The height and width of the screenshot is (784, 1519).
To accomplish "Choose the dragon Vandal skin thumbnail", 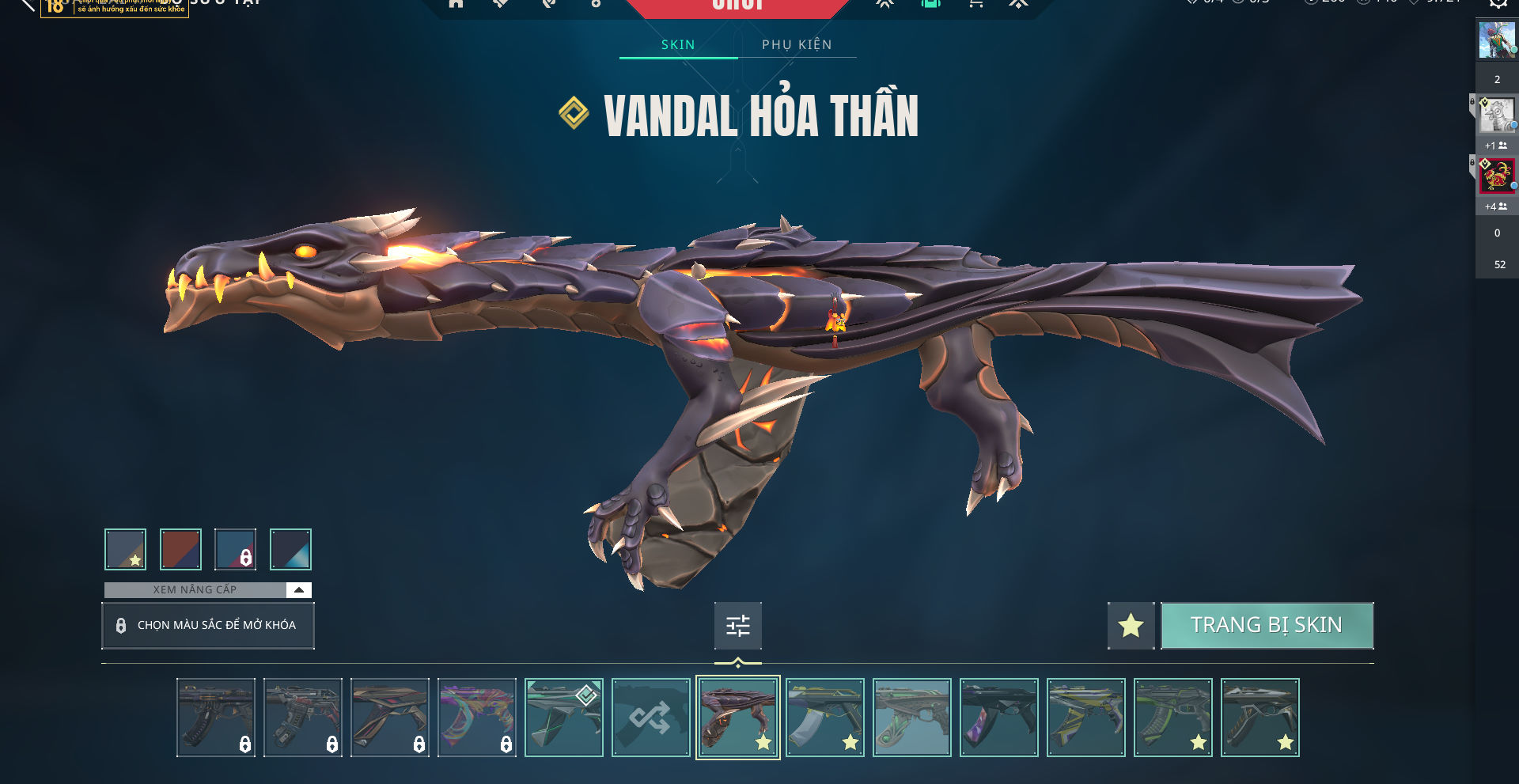I will (737, 718).
